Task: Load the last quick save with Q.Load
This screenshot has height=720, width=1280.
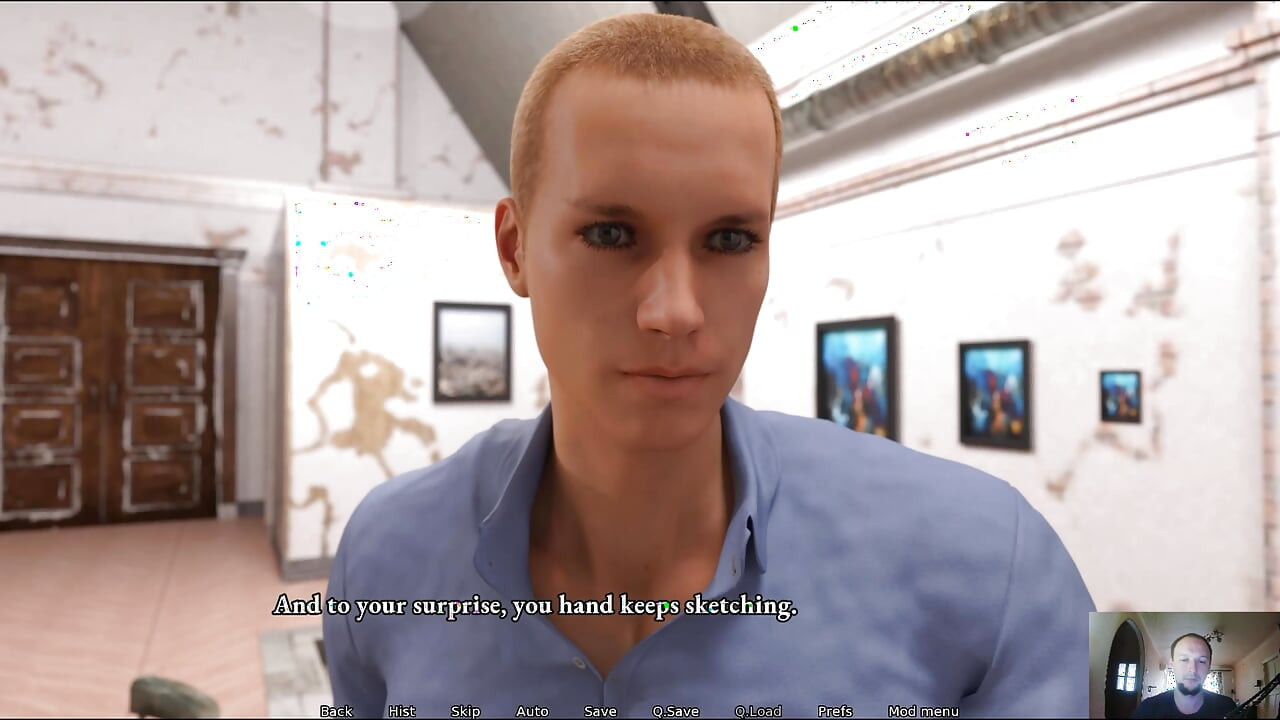Action: (x=758, y=711)
